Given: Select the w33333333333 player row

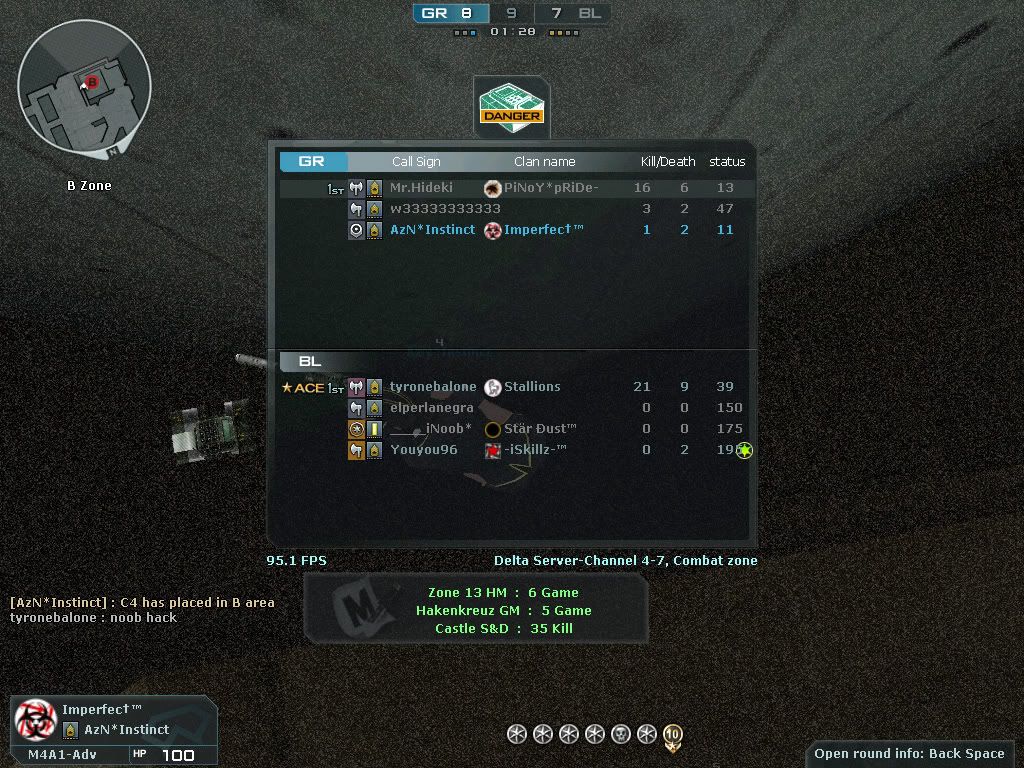Looking at the screenshot, I should point(512,209).
